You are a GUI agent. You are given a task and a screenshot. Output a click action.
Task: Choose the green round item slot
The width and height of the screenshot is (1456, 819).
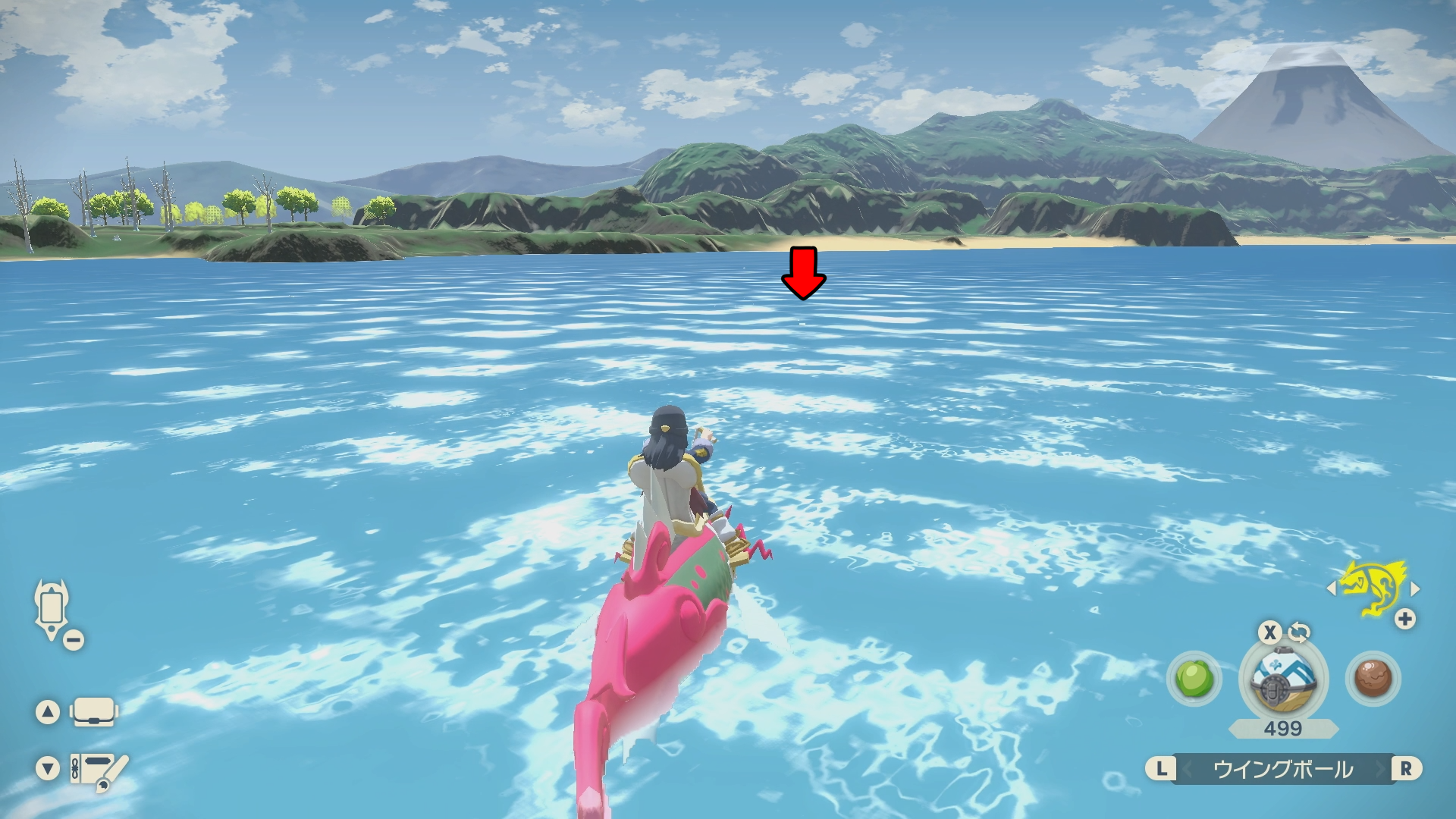[x=1194, y=678]
